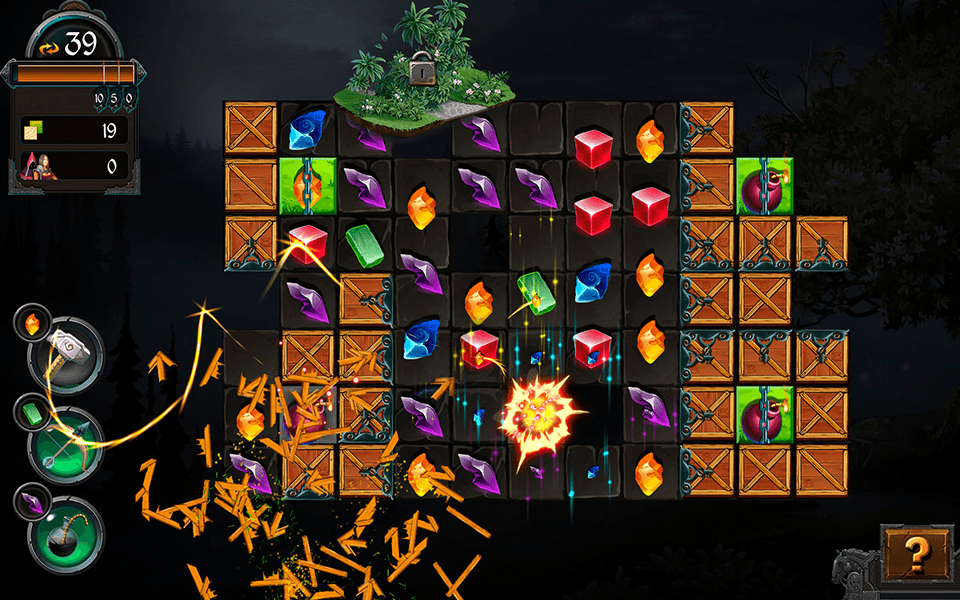The image size is (960, 600).
Task: Activate the hammer power-up
Action: pos(66,351)
